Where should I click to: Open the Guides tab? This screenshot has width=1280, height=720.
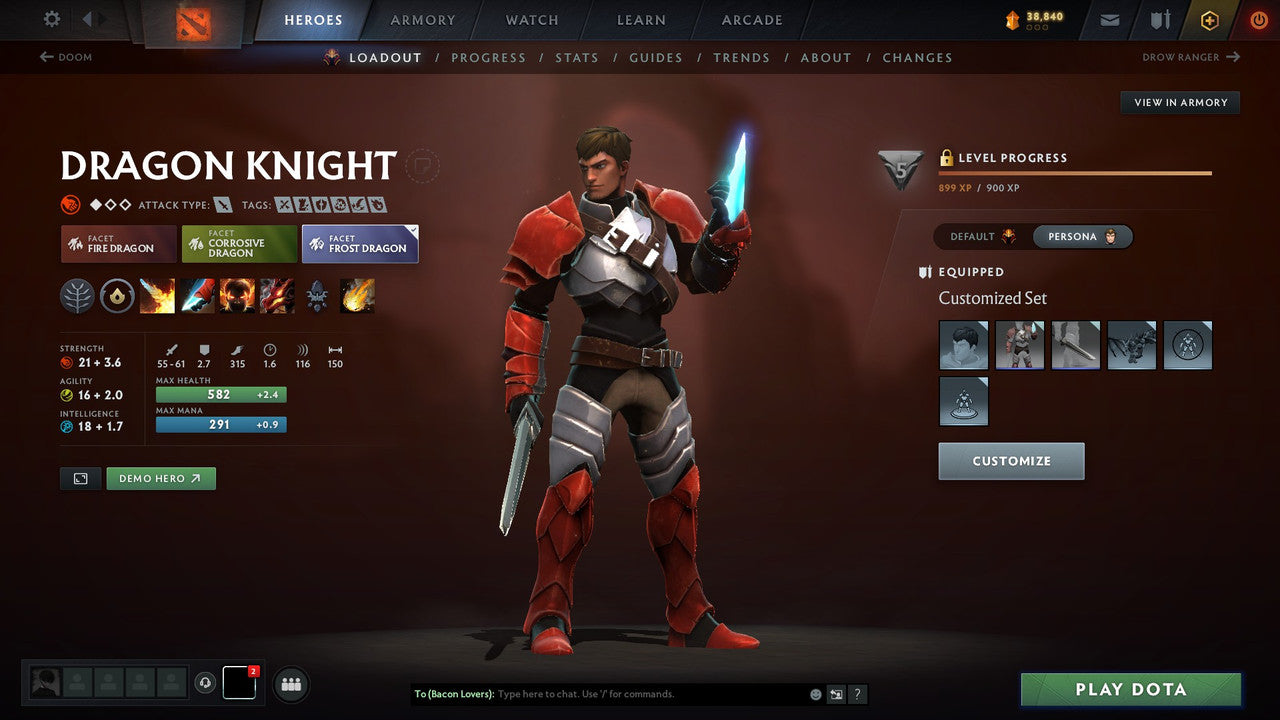pyautogui.click(x=656, y=57)
